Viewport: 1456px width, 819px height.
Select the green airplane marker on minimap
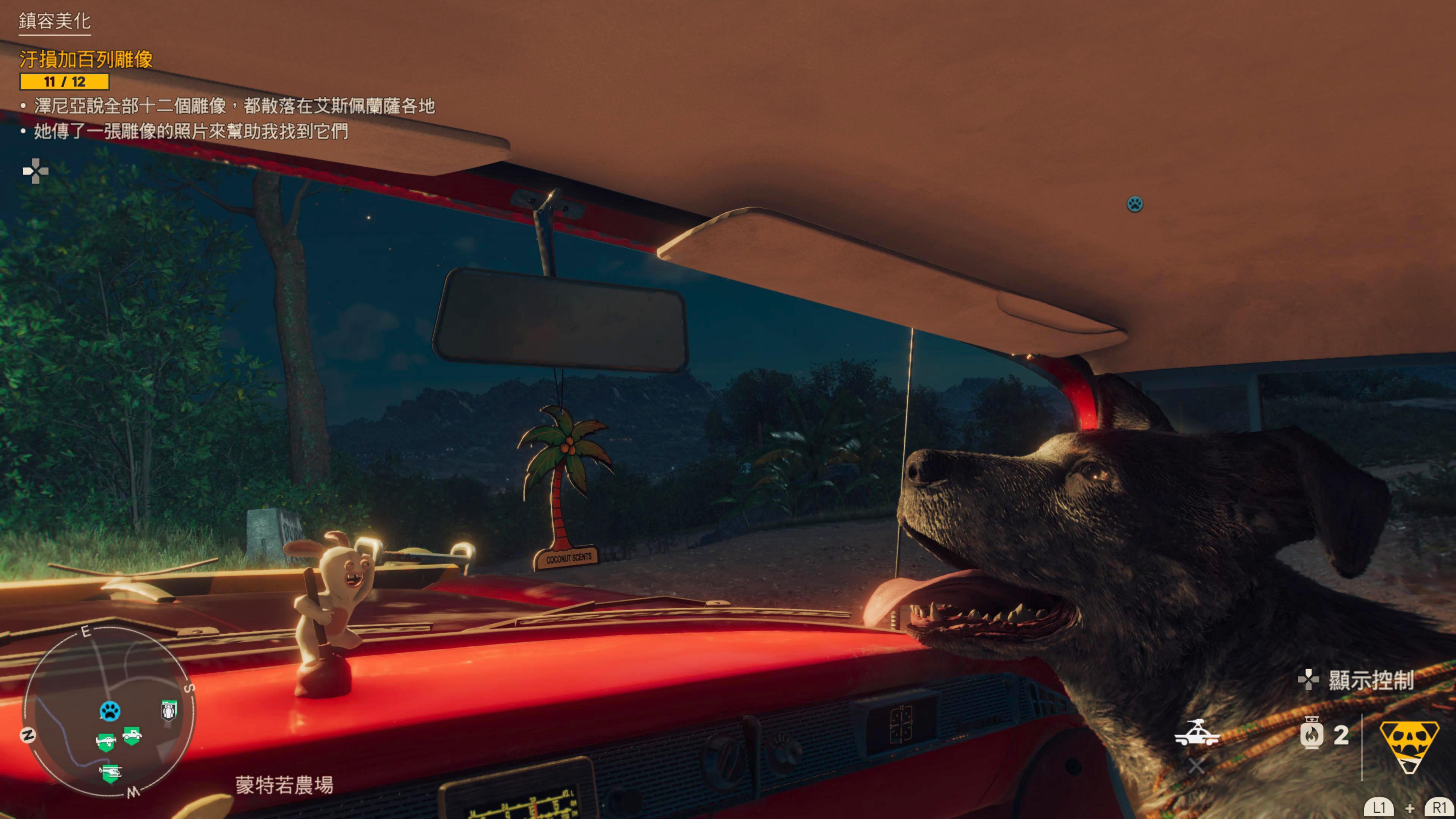click(x=106, y=741)
